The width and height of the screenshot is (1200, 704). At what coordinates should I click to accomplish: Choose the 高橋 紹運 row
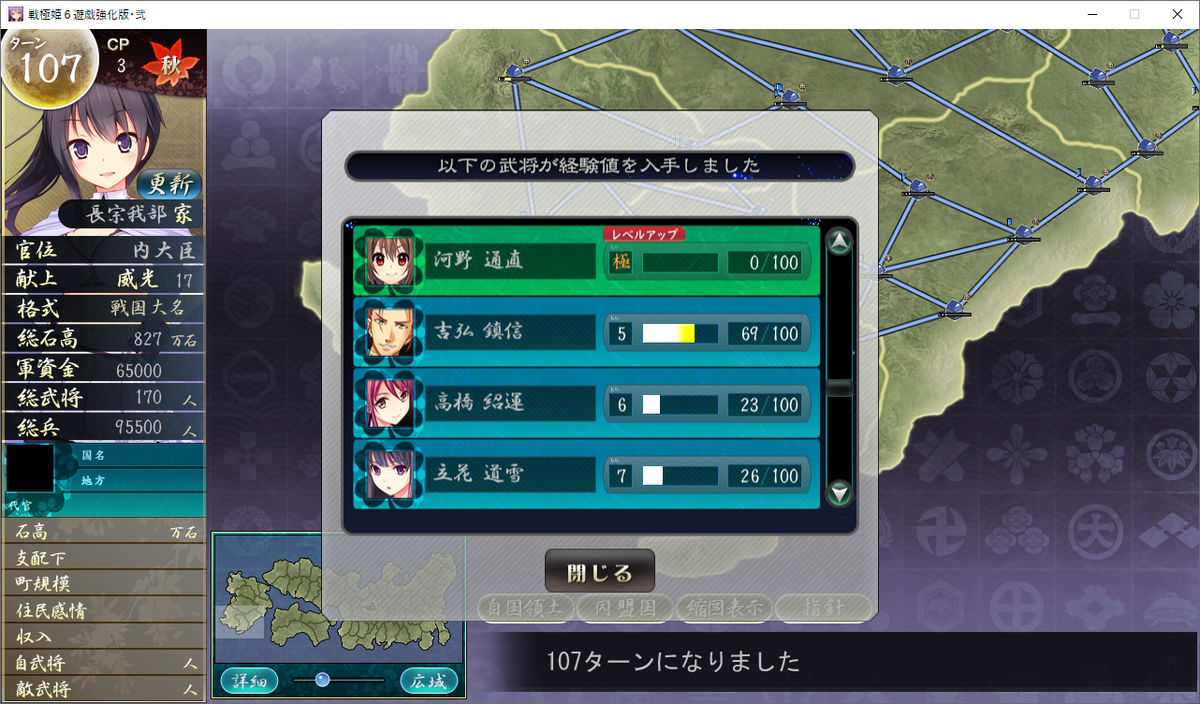coord(586,404)
